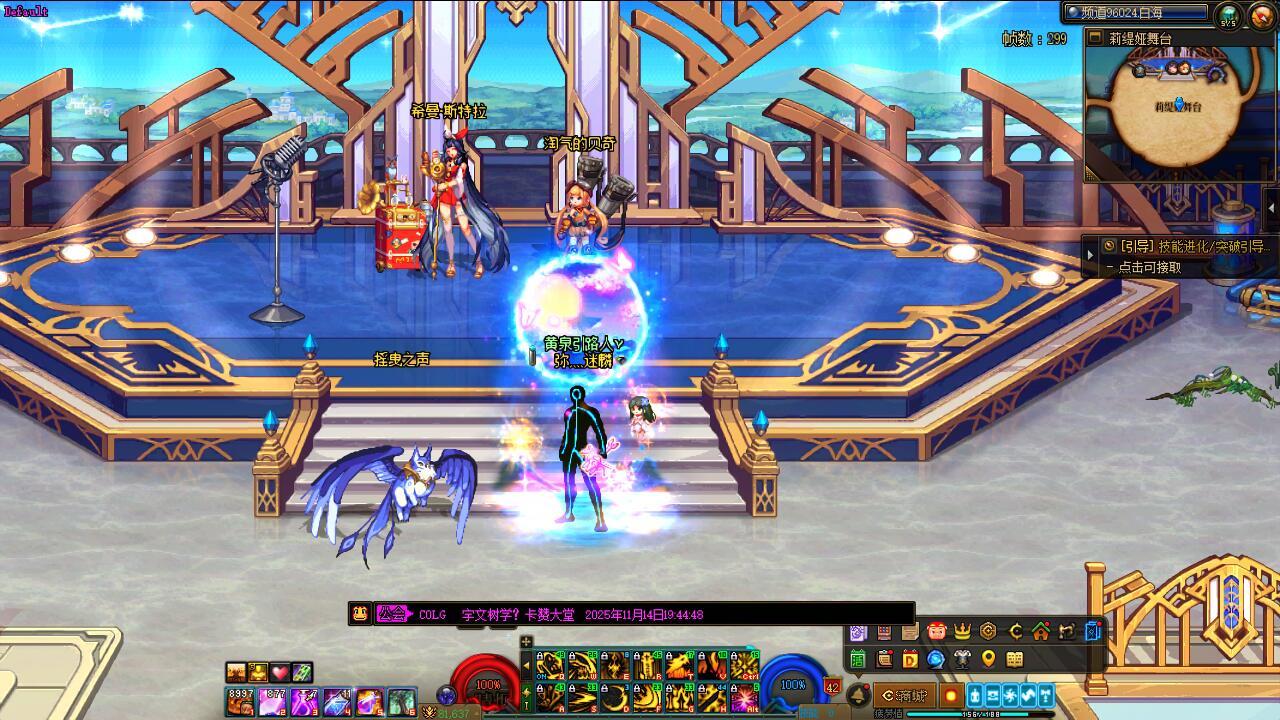The image size is (1280, 720).
Task: Use the purple potion in slot 3
Action: coord(304,702)
